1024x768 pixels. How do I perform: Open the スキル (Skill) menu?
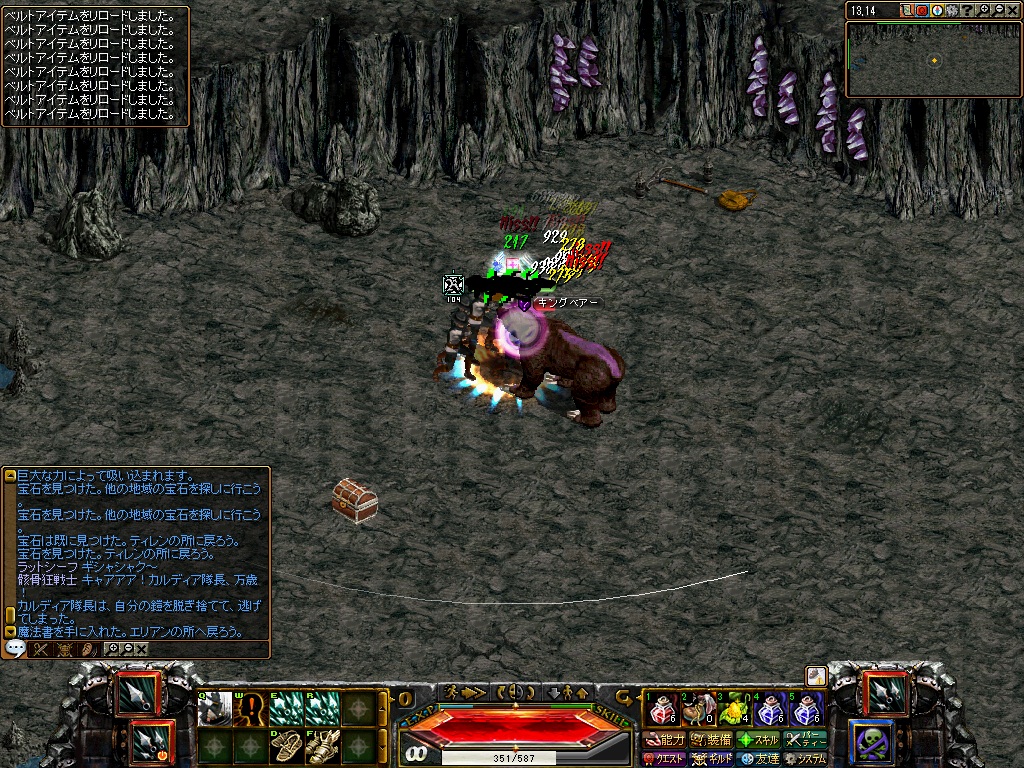[758, 740]
